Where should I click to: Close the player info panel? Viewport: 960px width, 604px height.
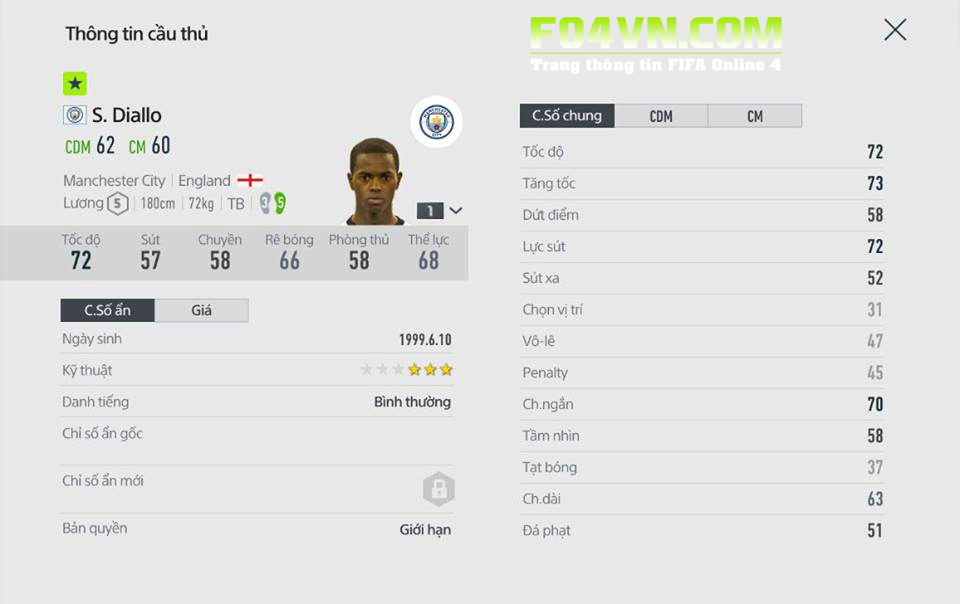pyautogui.click(x=895, y=30)
